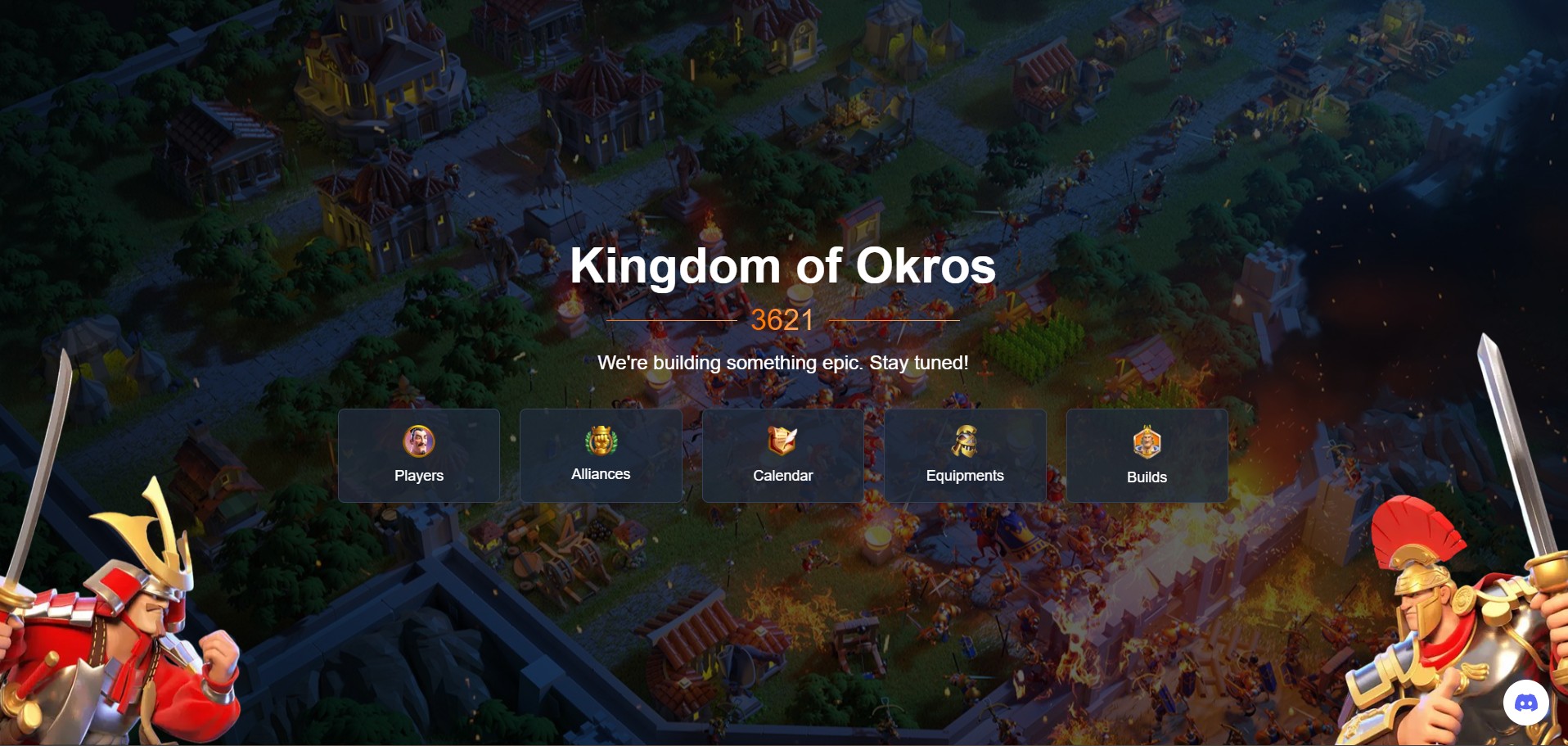Choose the Builds tile
Viewport: 1568px width, 746px height.
click(x=1147, y=455)
